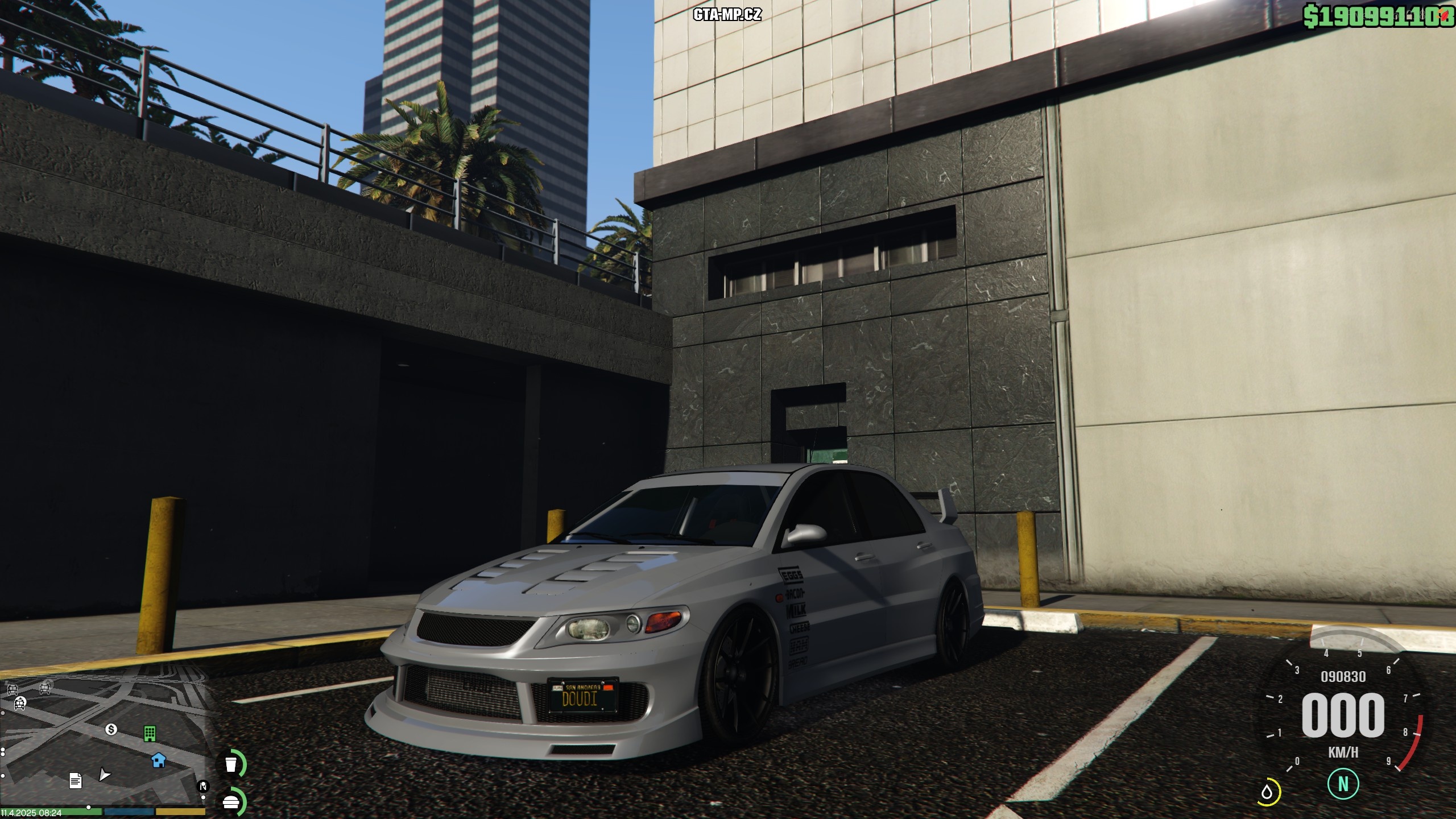Click the white document marker on the minimap
The height and width of the screenshot is (819, 1456).
[75, 780]
